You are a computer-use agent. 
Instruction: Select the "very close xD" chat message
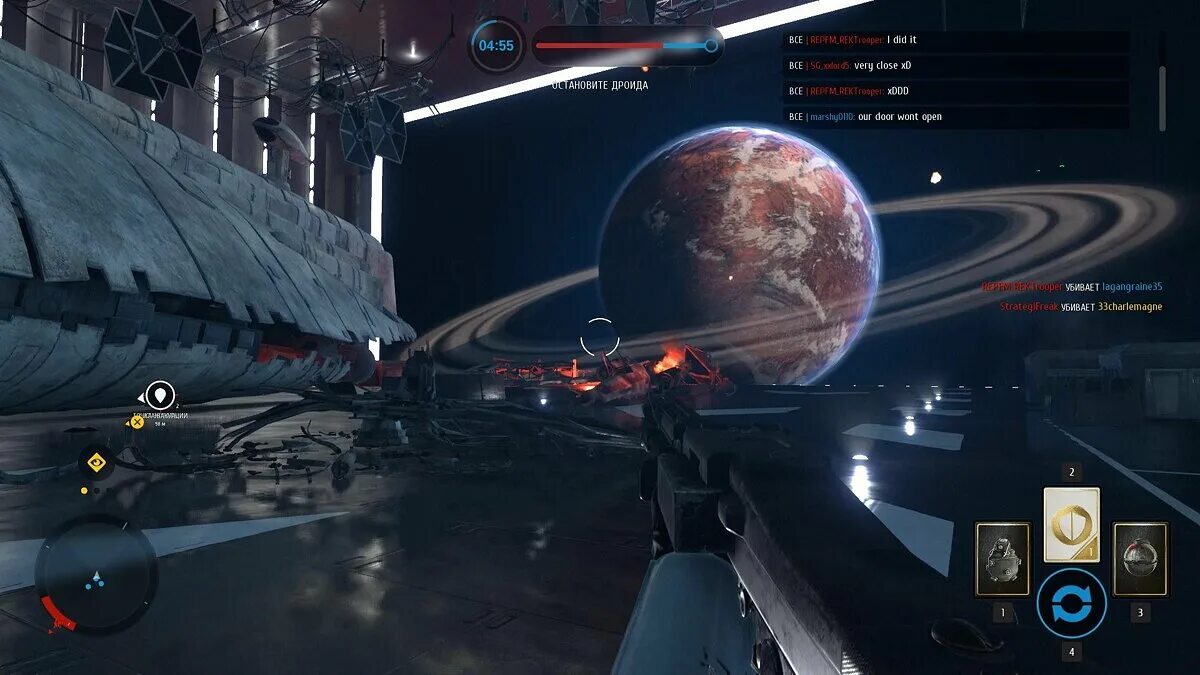[x=956, y=66]
